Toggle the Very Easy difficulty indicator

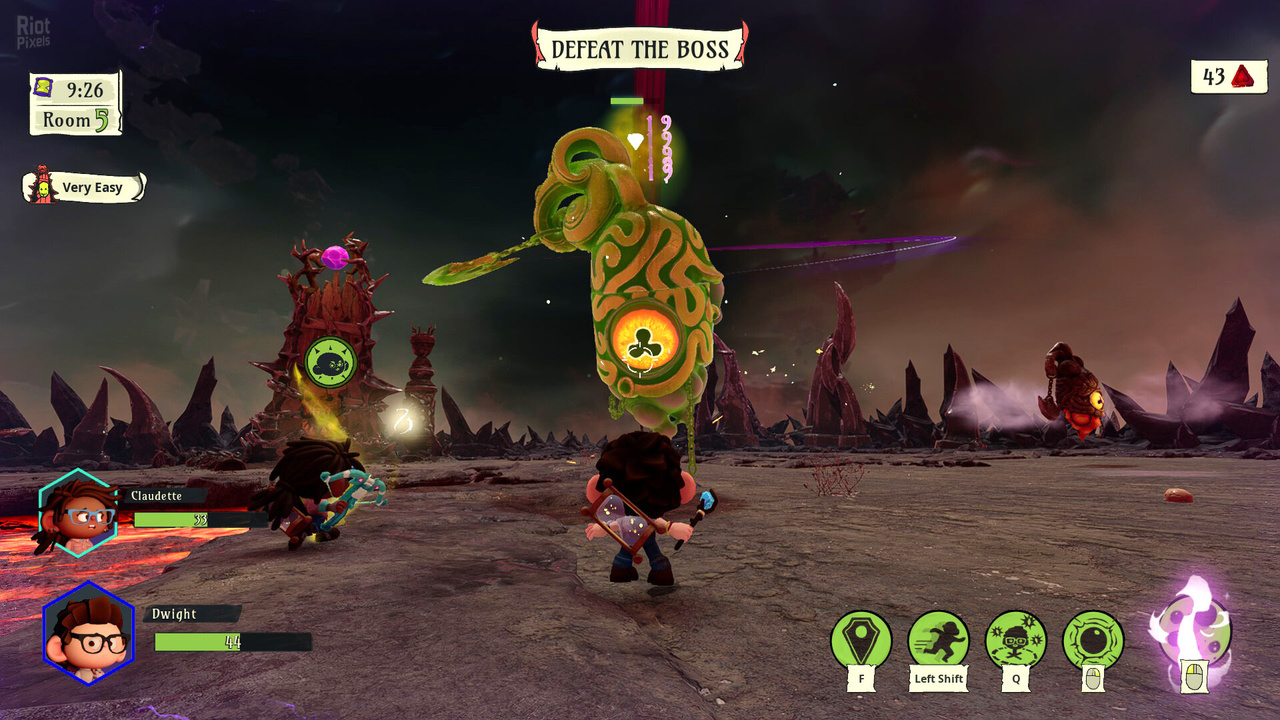[94, 187]
